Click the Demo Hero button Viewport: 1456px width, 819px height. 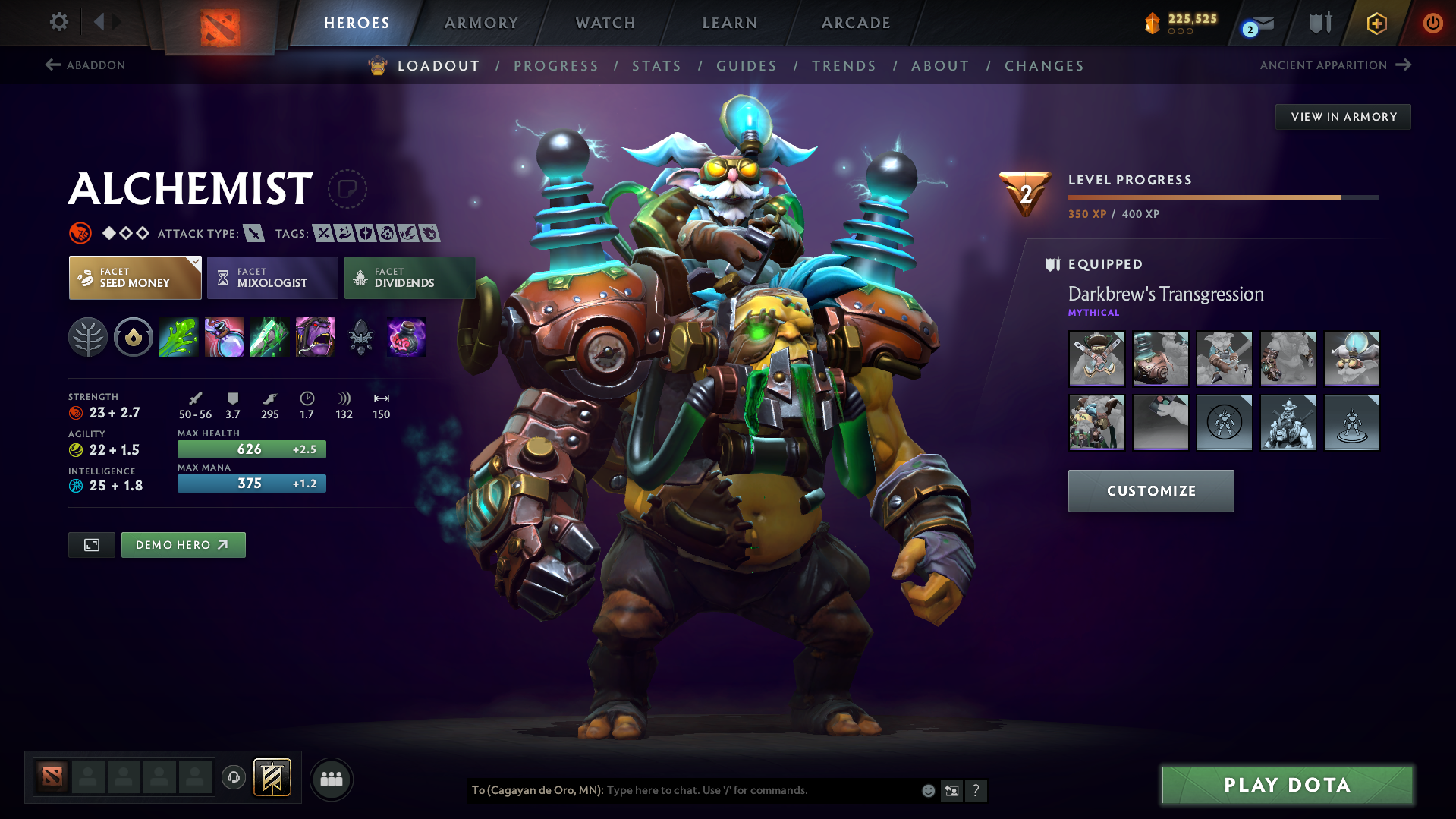pos(183,545)
